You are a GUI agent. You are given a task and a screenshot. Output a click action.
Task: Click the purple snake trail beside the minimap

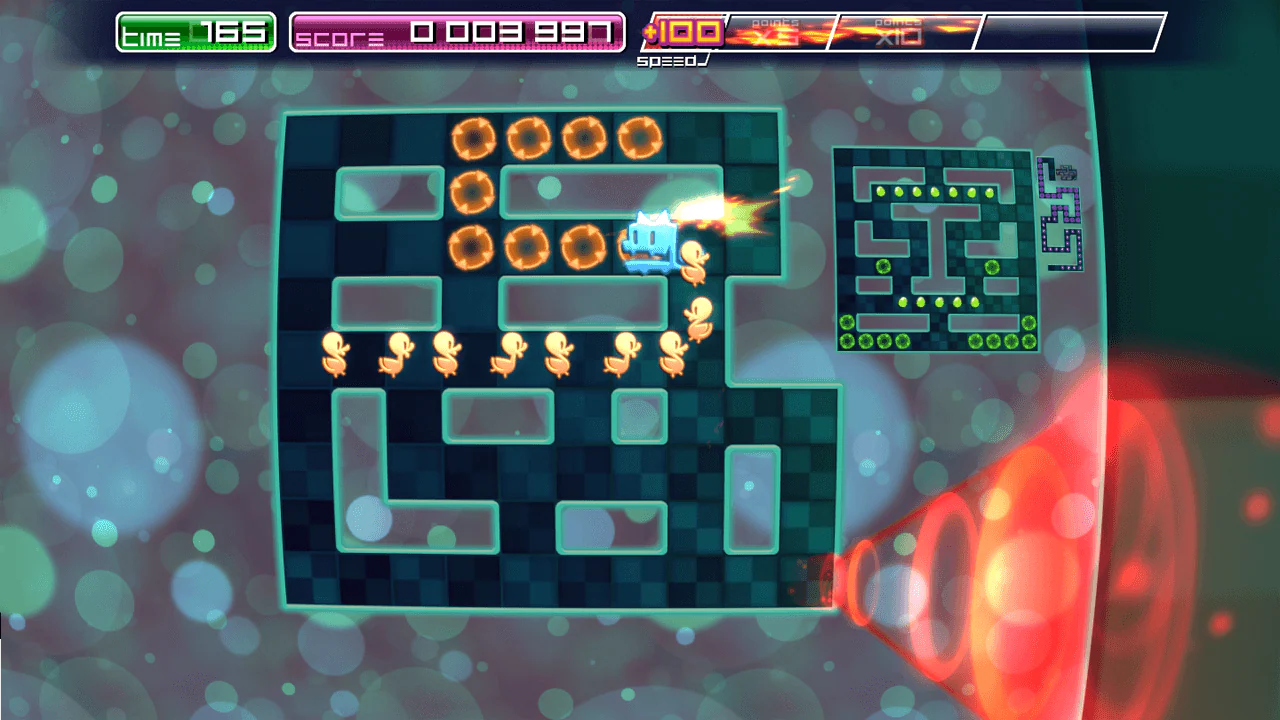point(1062,220)
